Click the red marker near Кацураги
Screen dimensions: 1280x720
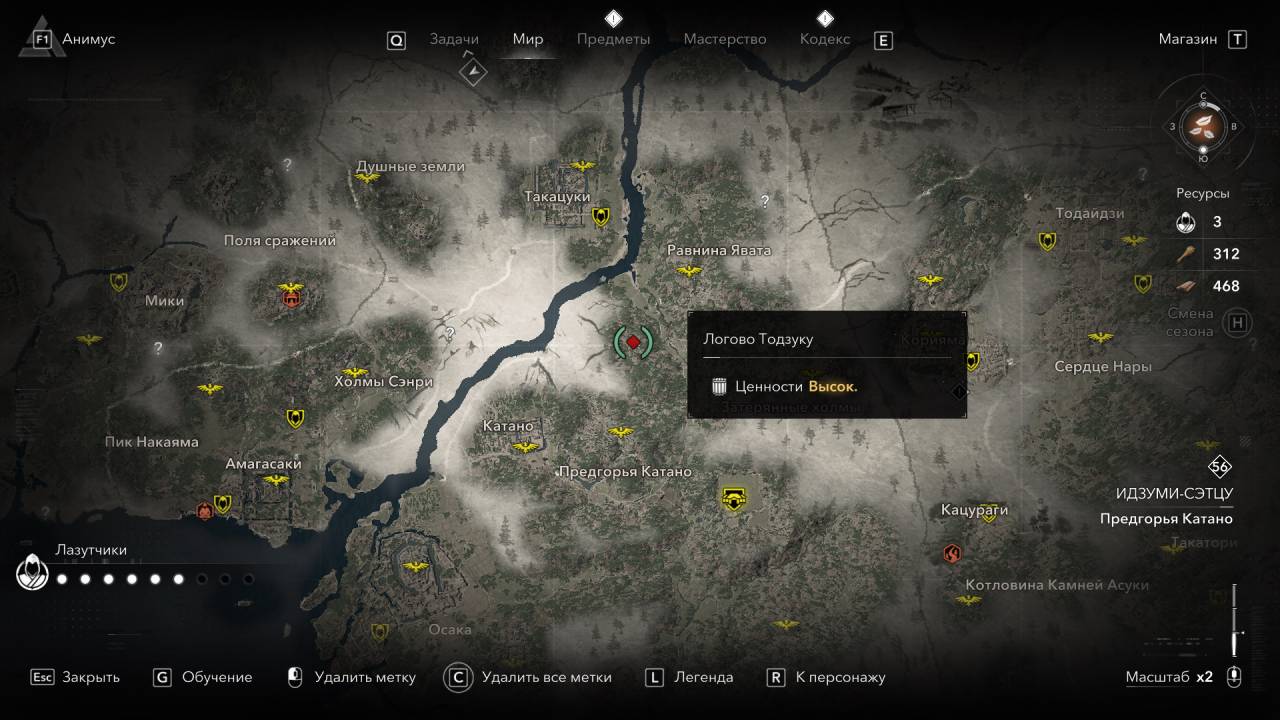pos(952,552)
